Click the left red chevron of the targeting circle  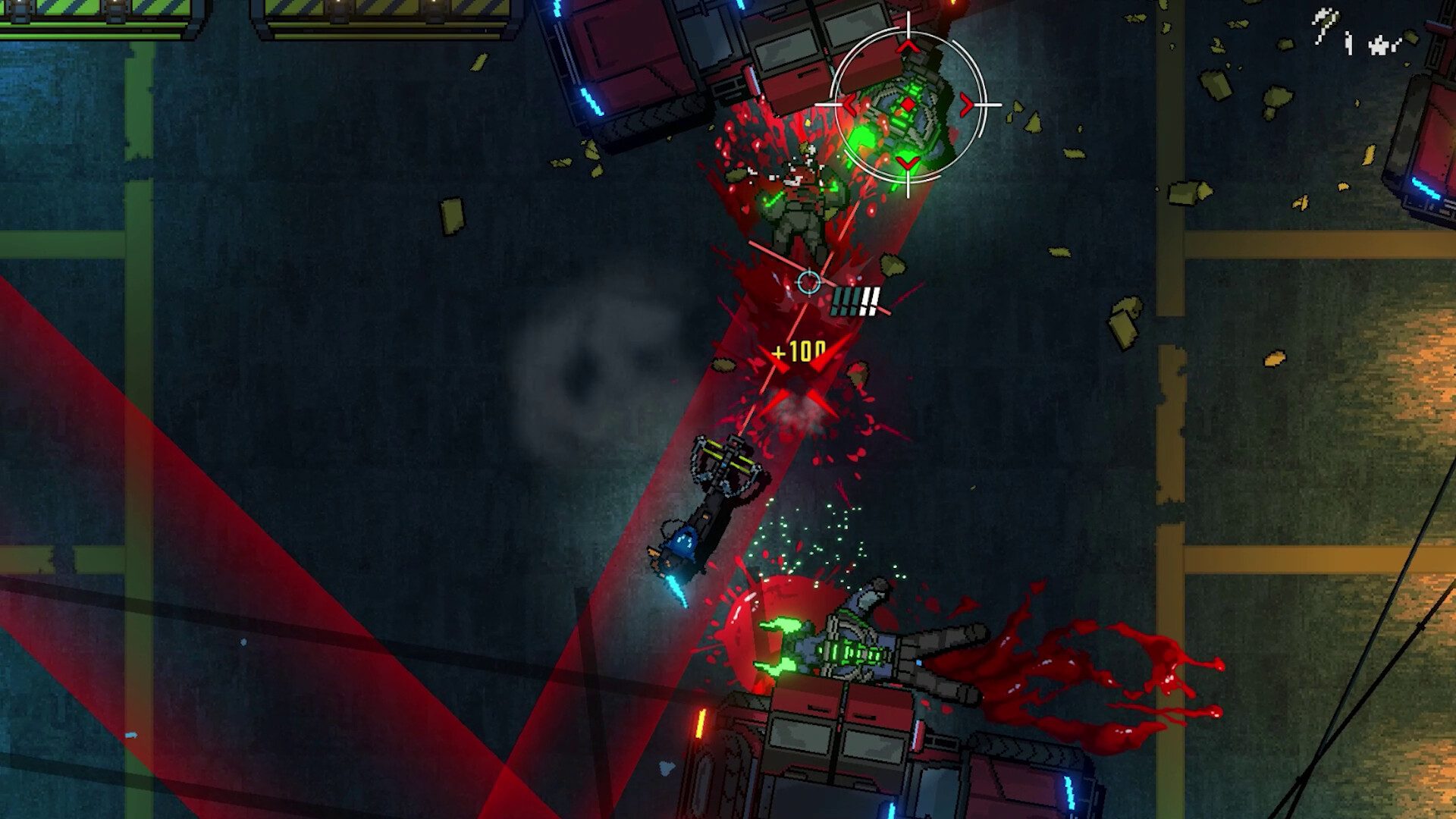(850, 103)
